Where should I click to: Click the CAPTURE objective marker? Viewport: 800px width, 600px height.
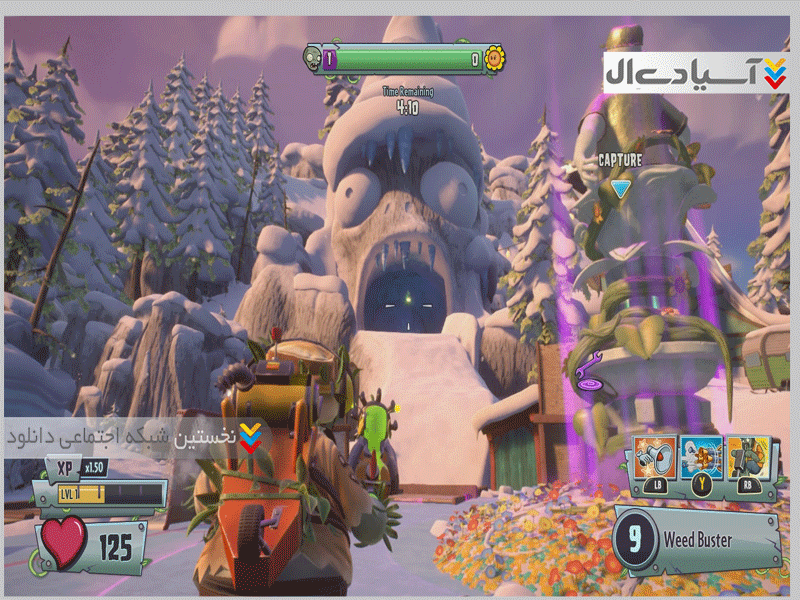point(620,188)
